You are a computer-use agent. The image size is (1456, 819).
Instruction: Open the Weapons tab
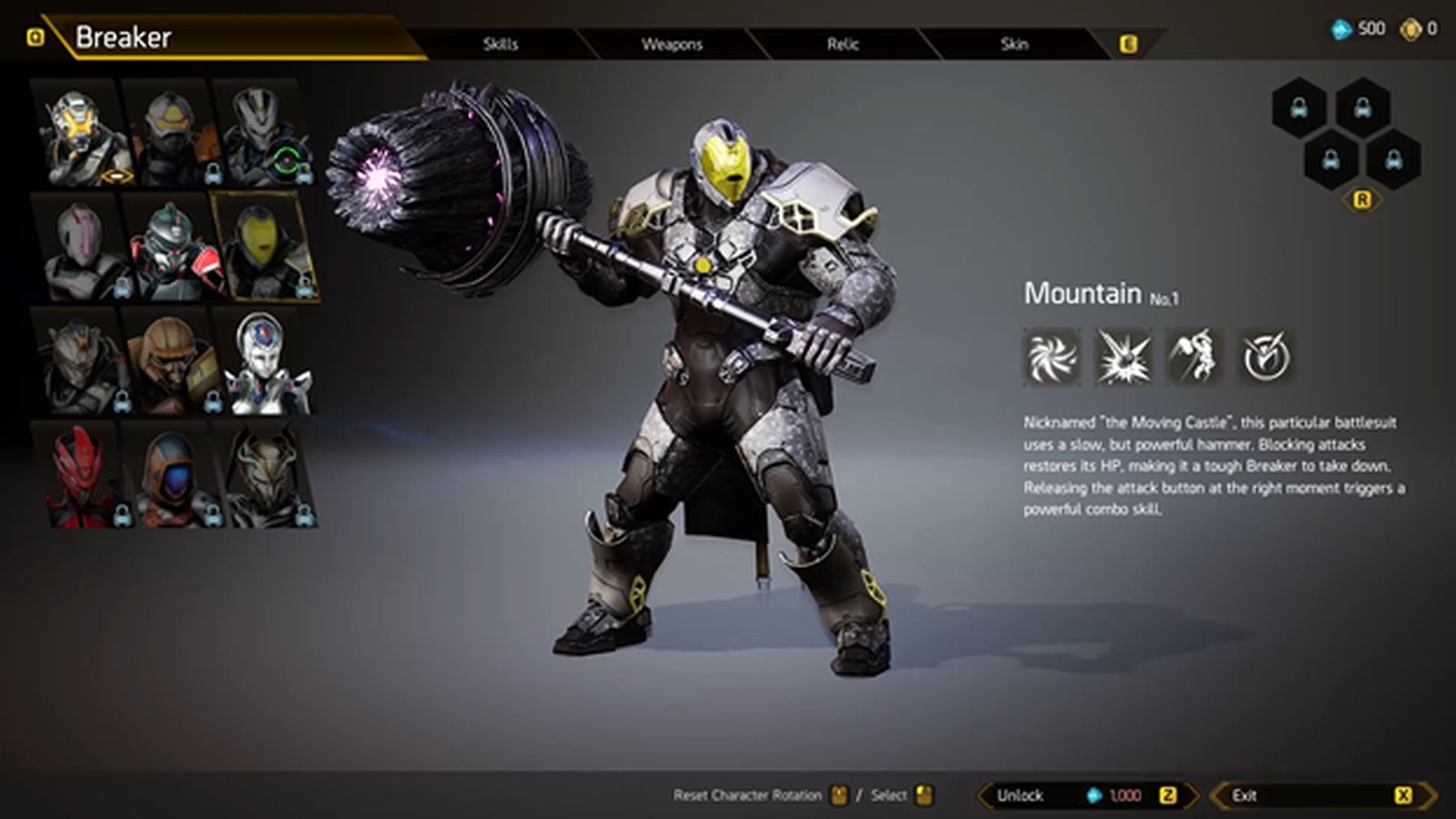[x=672, y=44]
